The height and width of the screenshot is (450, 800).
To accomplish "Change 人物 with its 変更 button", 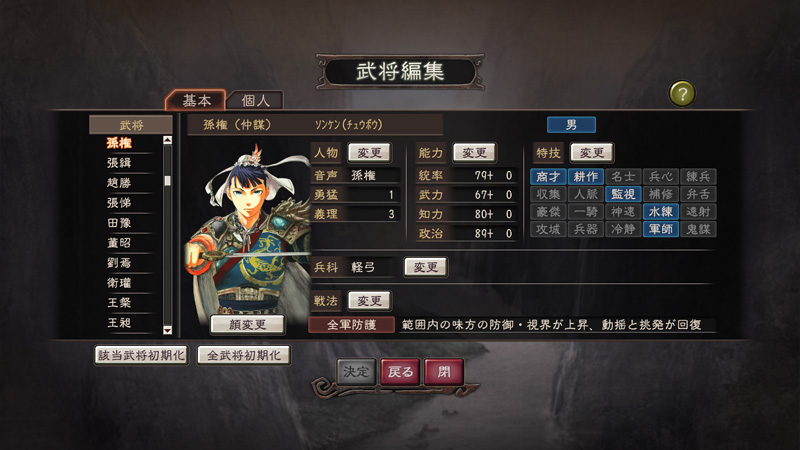I will point(369,153).
